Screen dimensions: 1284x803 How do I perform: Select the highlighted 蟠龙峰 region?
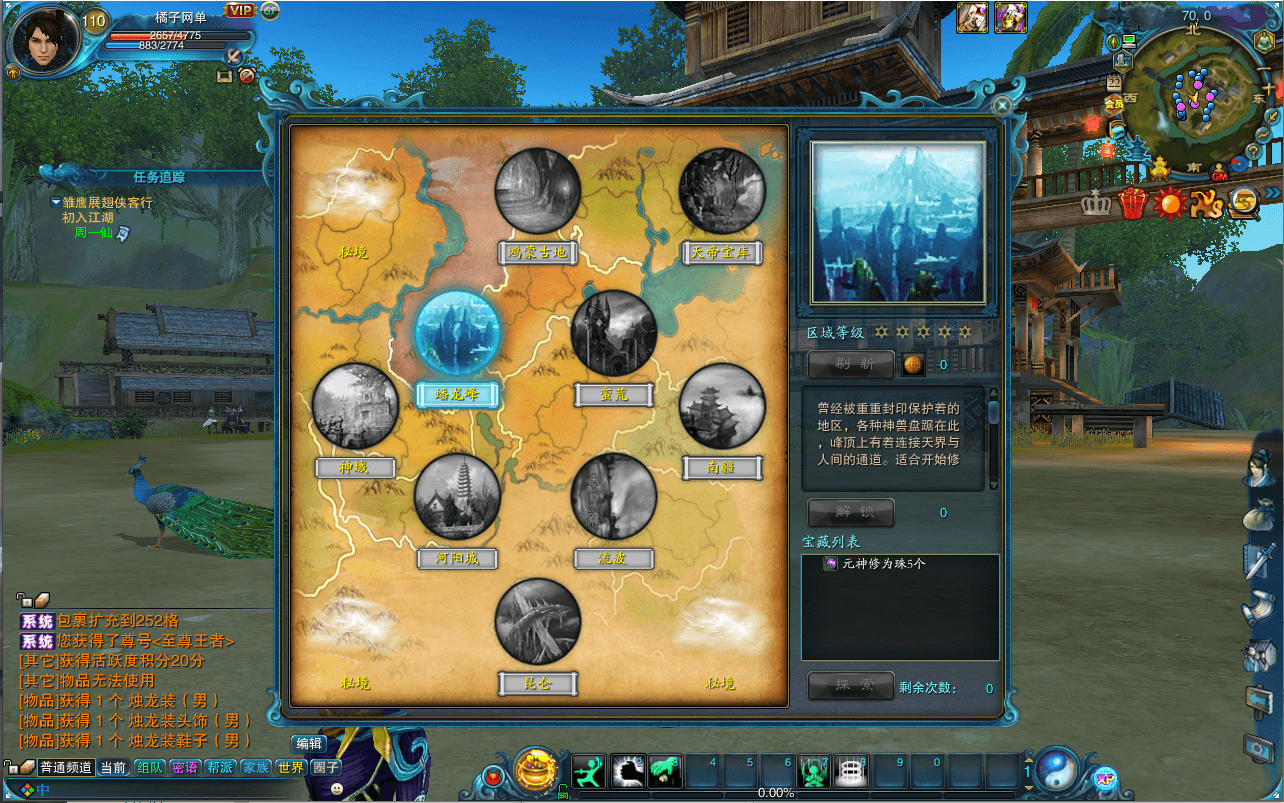tap(458, 334)
